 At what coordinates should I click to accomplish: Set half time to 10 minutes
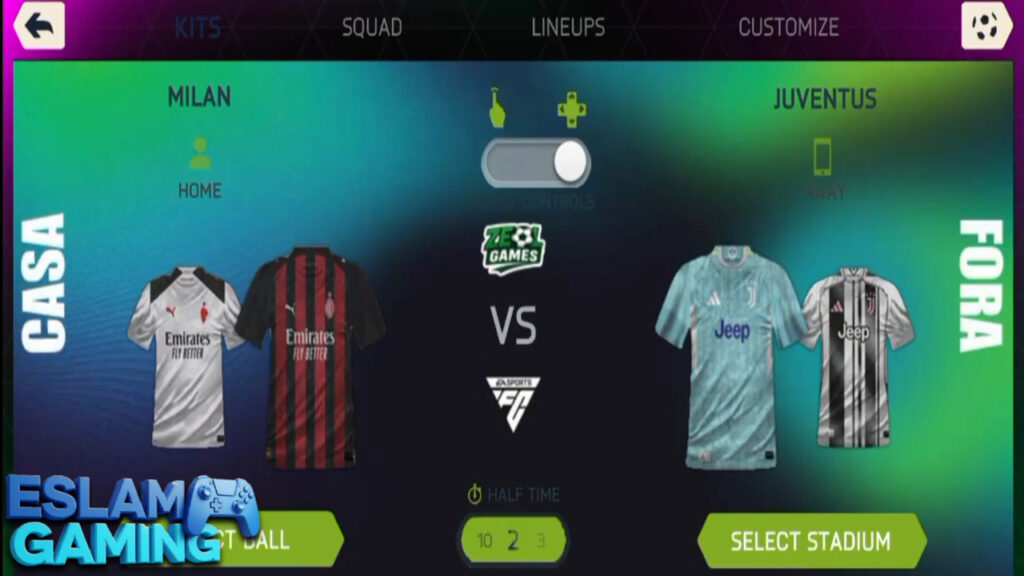coord(485,541)
